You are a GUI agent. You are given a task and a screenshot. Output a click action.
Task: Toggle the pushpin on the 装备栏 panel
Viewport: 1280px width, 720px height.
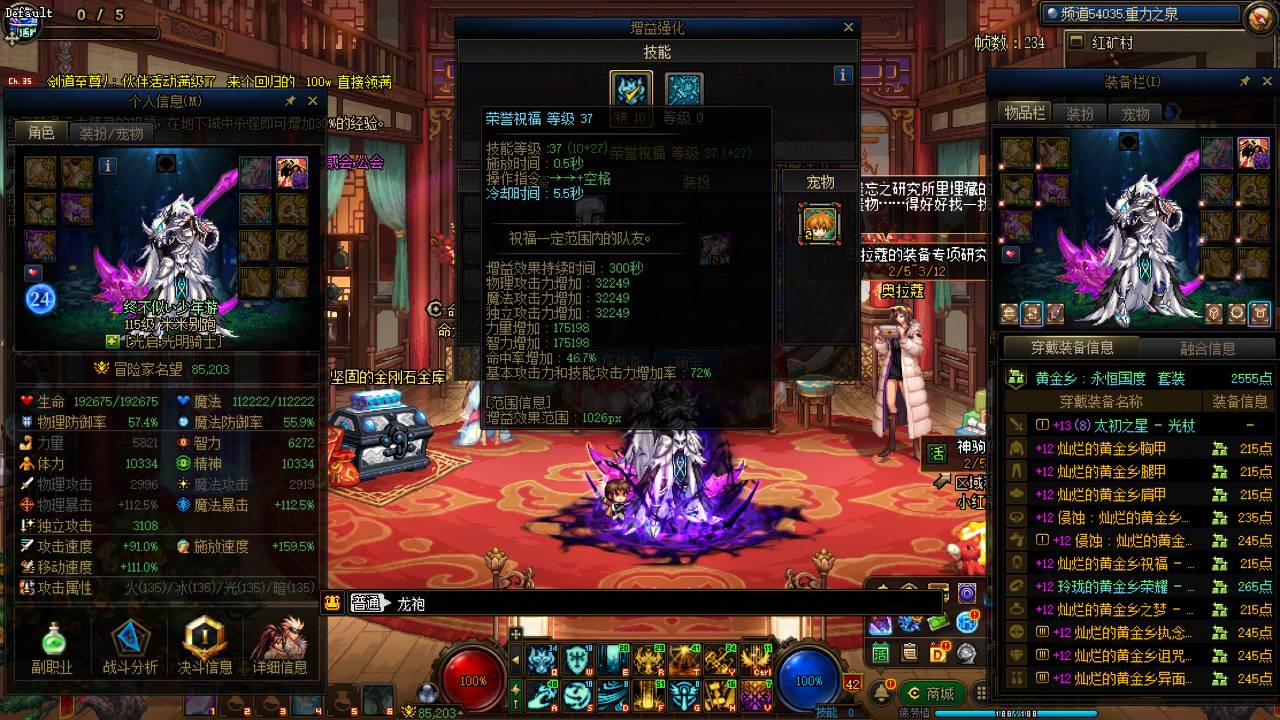click(x=1245, y=80)
